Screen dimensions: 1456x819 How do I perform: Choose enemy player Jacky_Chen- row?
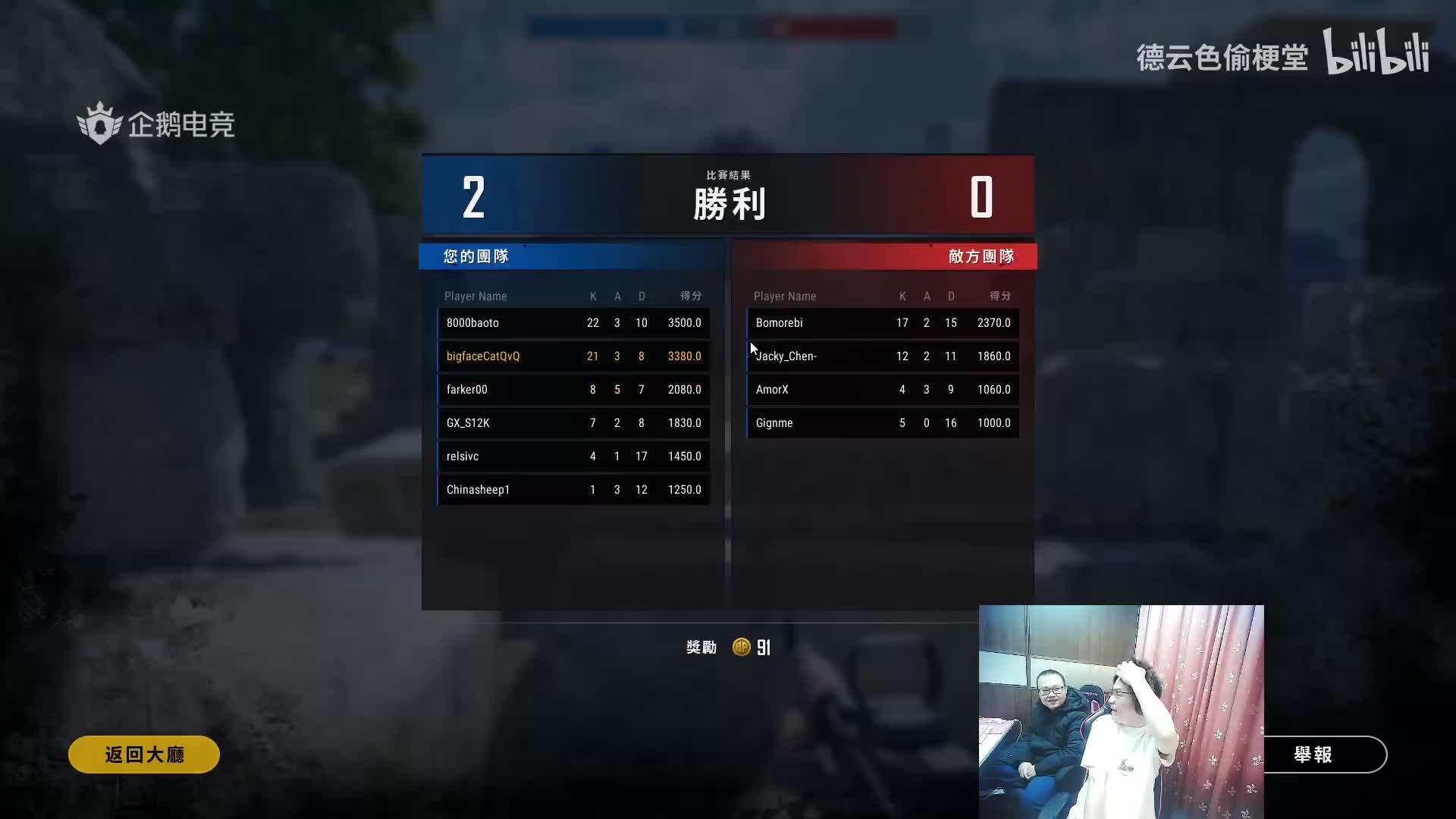pyautogui.click(x=883, y=356)
